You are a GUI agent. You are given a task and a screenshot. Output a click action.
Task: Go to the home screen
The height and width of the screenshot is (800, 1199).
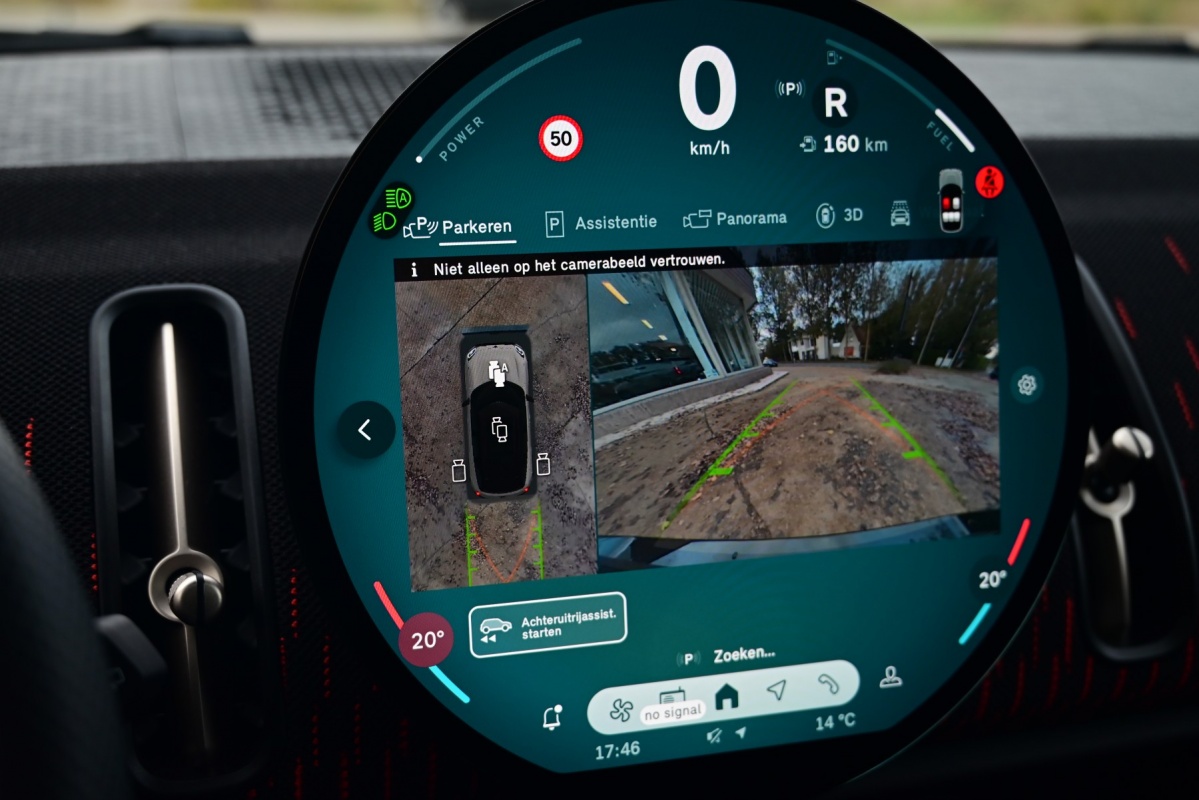(x=727, y=697)
